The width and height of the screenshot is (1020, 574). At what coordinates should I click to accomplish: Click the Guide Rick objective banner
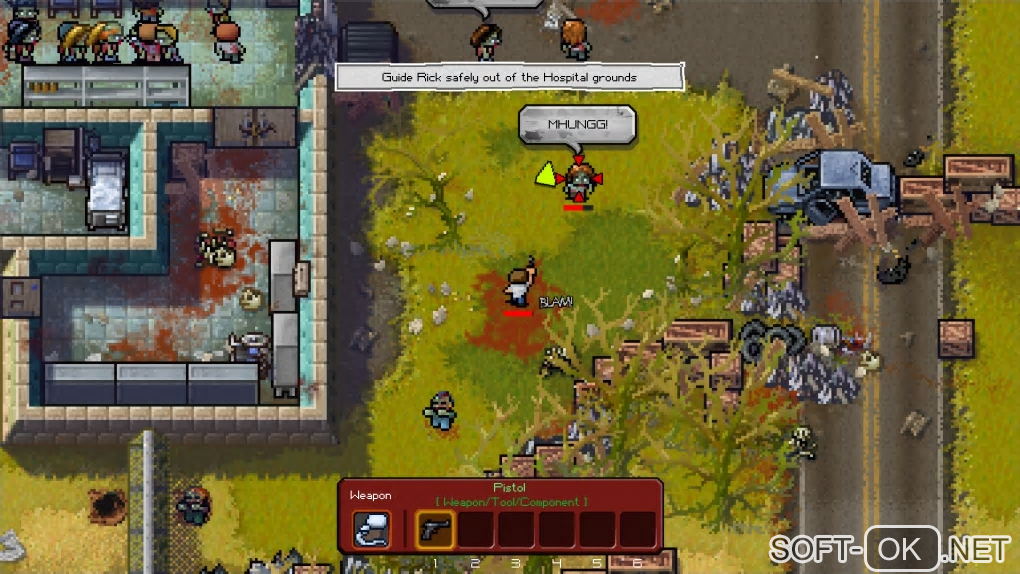[x=509, y=77]
